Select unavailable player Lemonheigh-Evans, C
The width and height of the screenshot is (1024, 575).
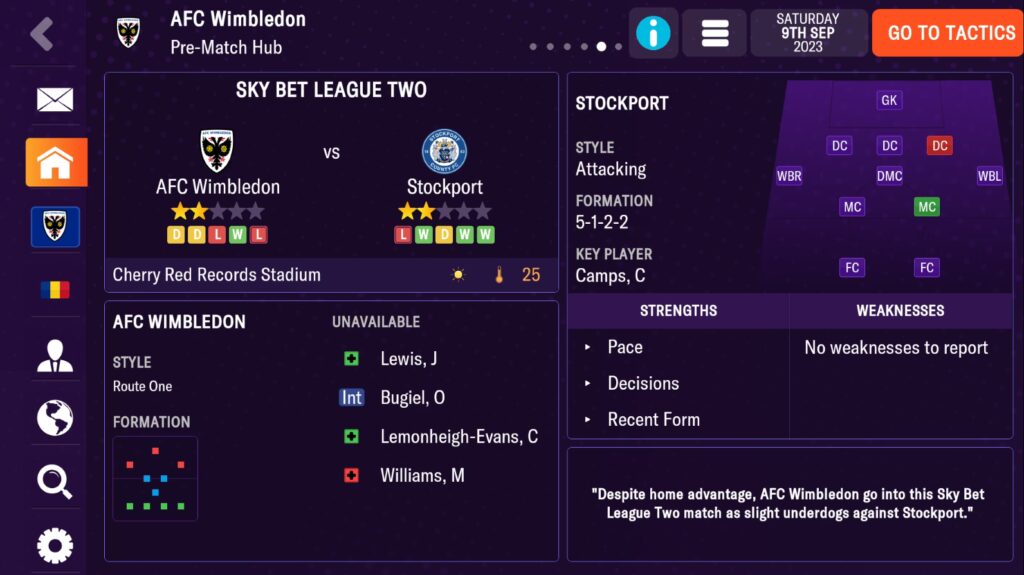point(458,437)
